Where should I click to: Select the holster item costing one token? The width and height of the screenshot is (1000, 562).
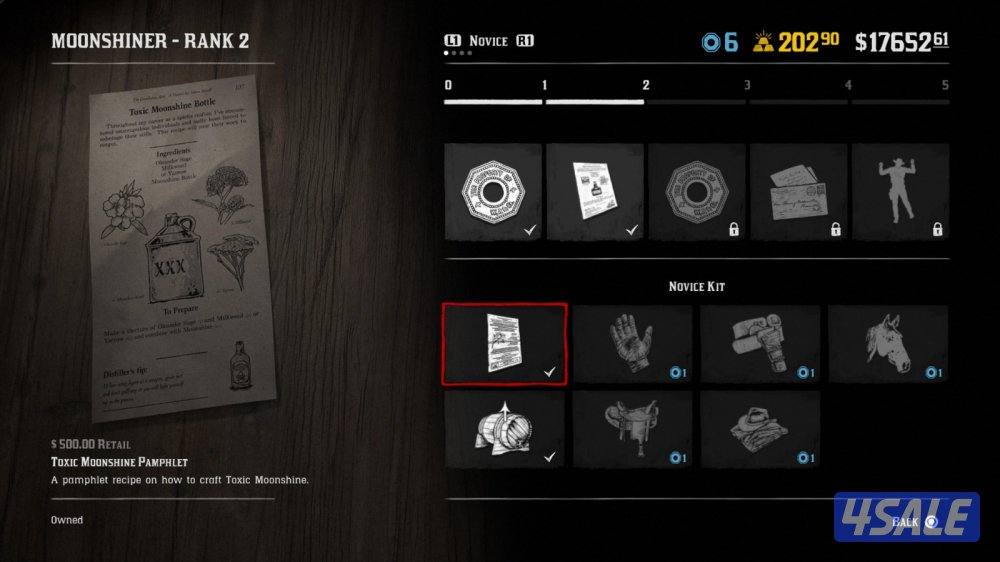pos(760,344)
